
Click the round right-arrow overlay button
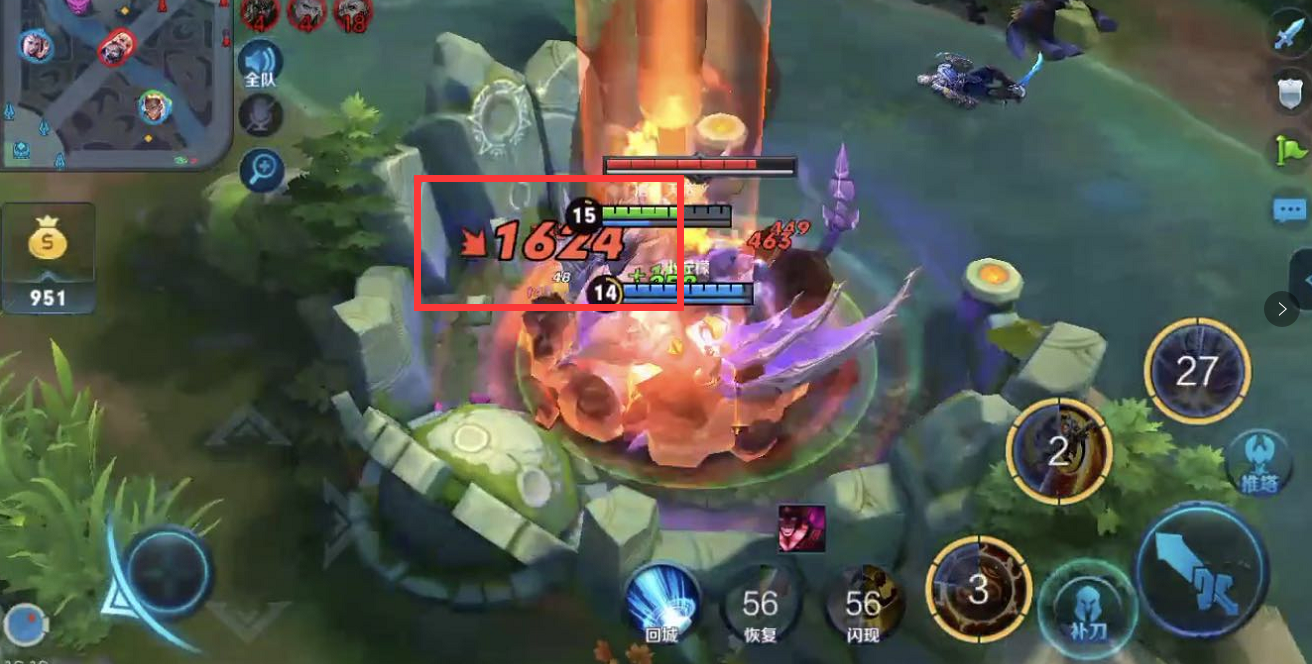1281,309
